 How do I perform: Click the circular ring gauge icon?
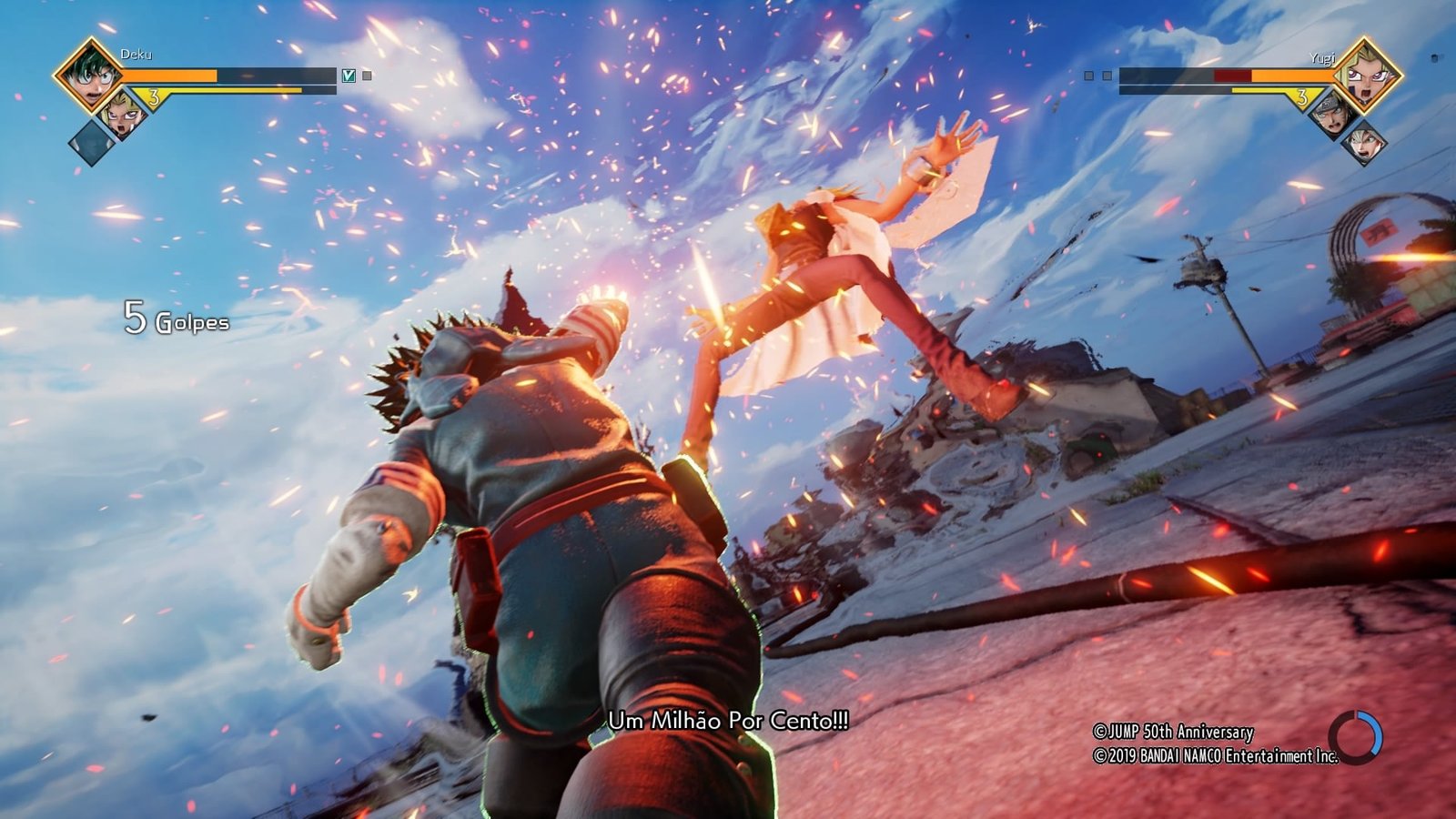coord(1356,736)
